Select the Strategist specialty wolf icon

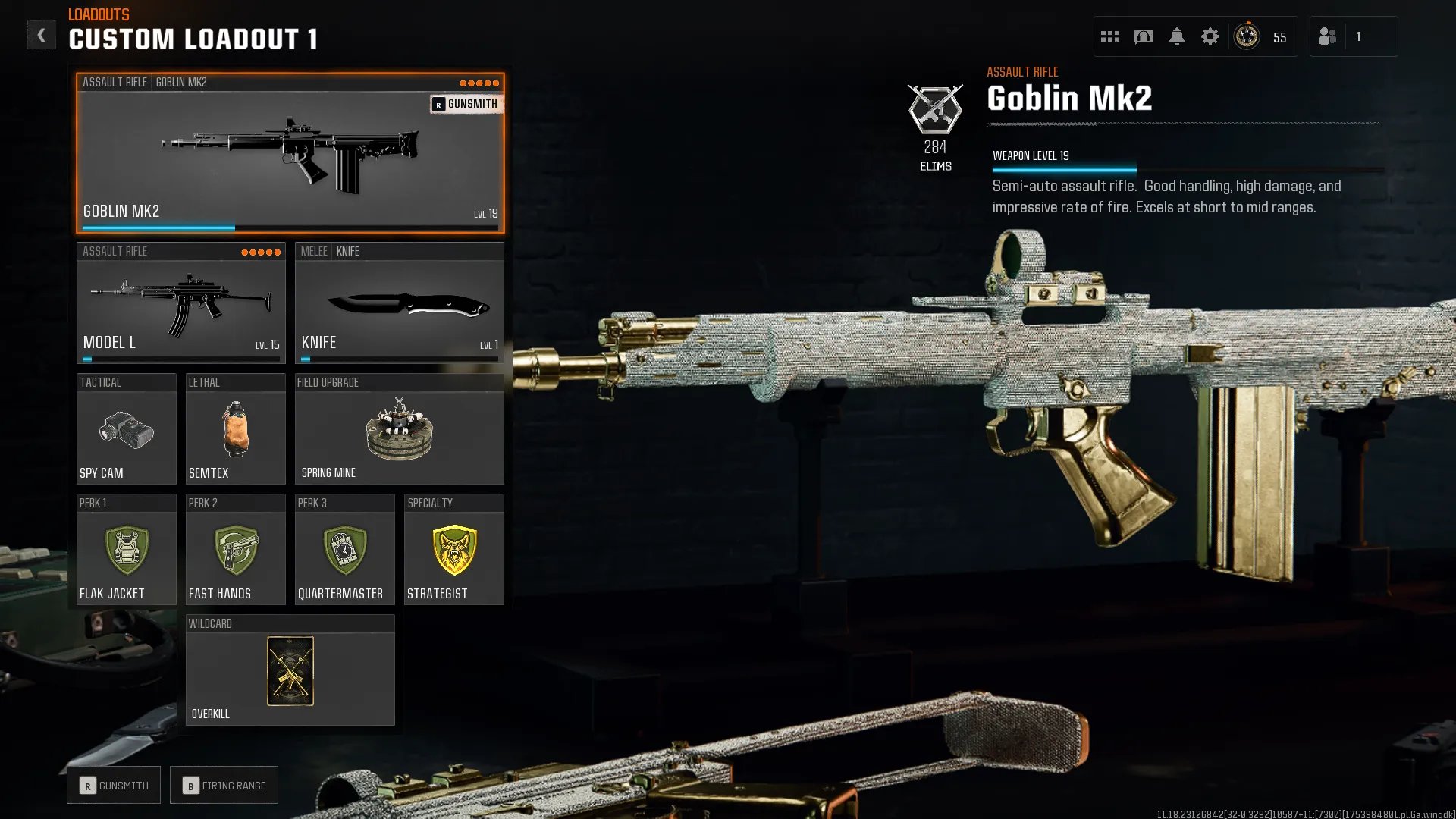pyautogui.click(x=453, y=551)
